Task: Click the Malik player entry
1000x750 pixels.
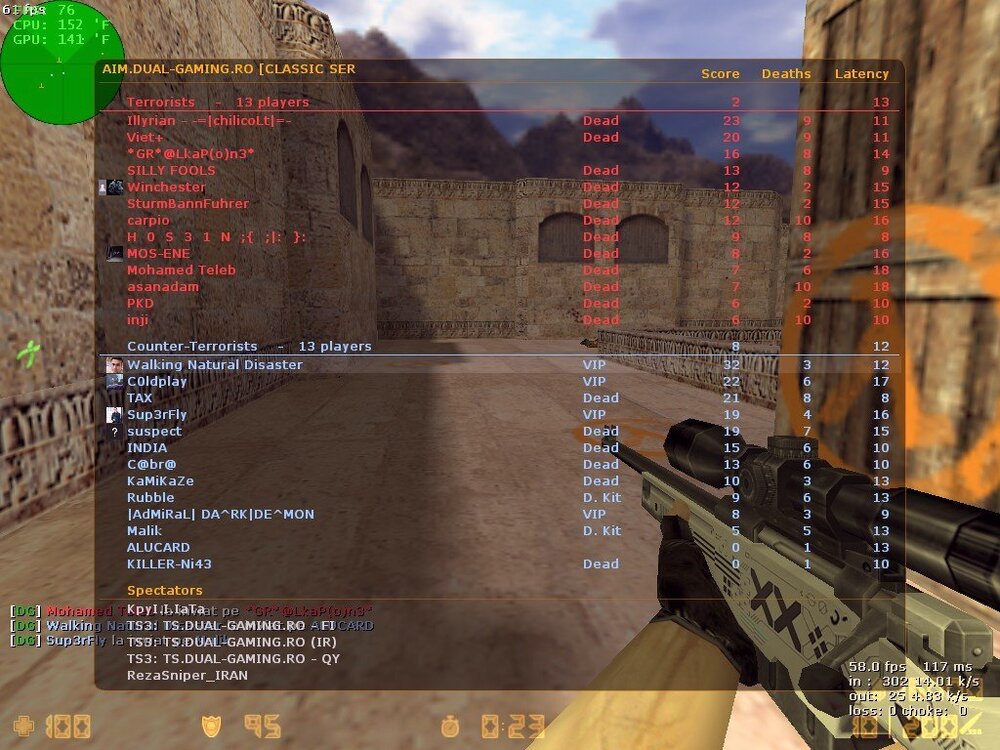Action: pos(144,531)
